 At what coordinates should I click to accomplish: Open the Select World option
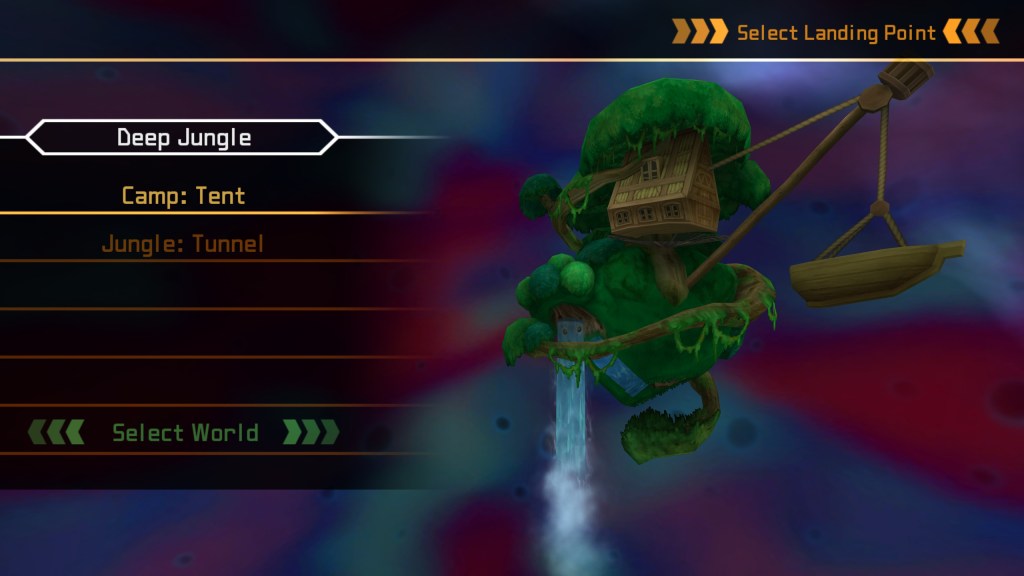184,433
